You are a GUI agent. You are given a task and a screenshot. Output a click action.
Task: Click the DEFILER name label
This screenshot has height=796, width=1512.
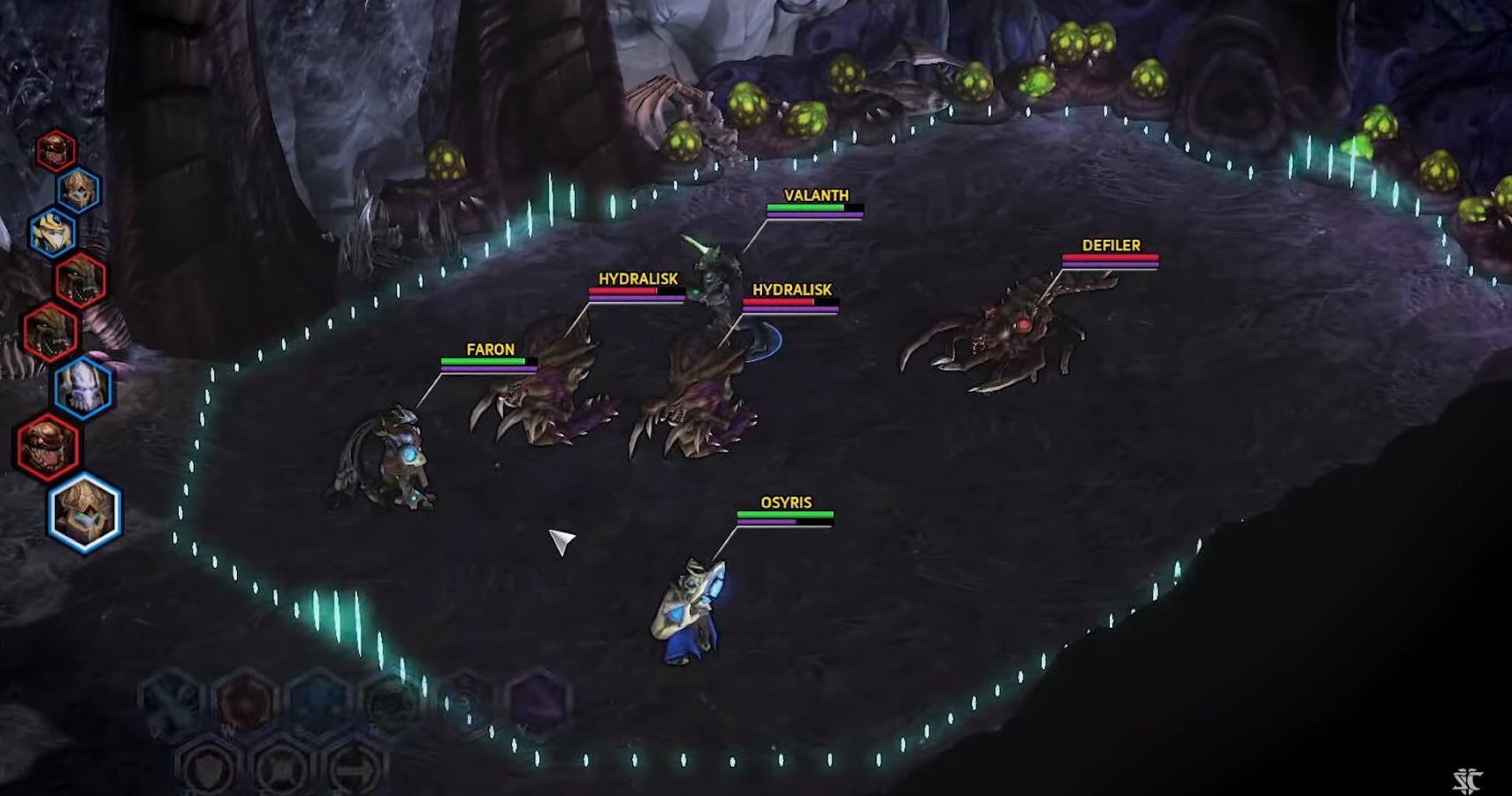pyautogui.click(x=1110, y=245)
